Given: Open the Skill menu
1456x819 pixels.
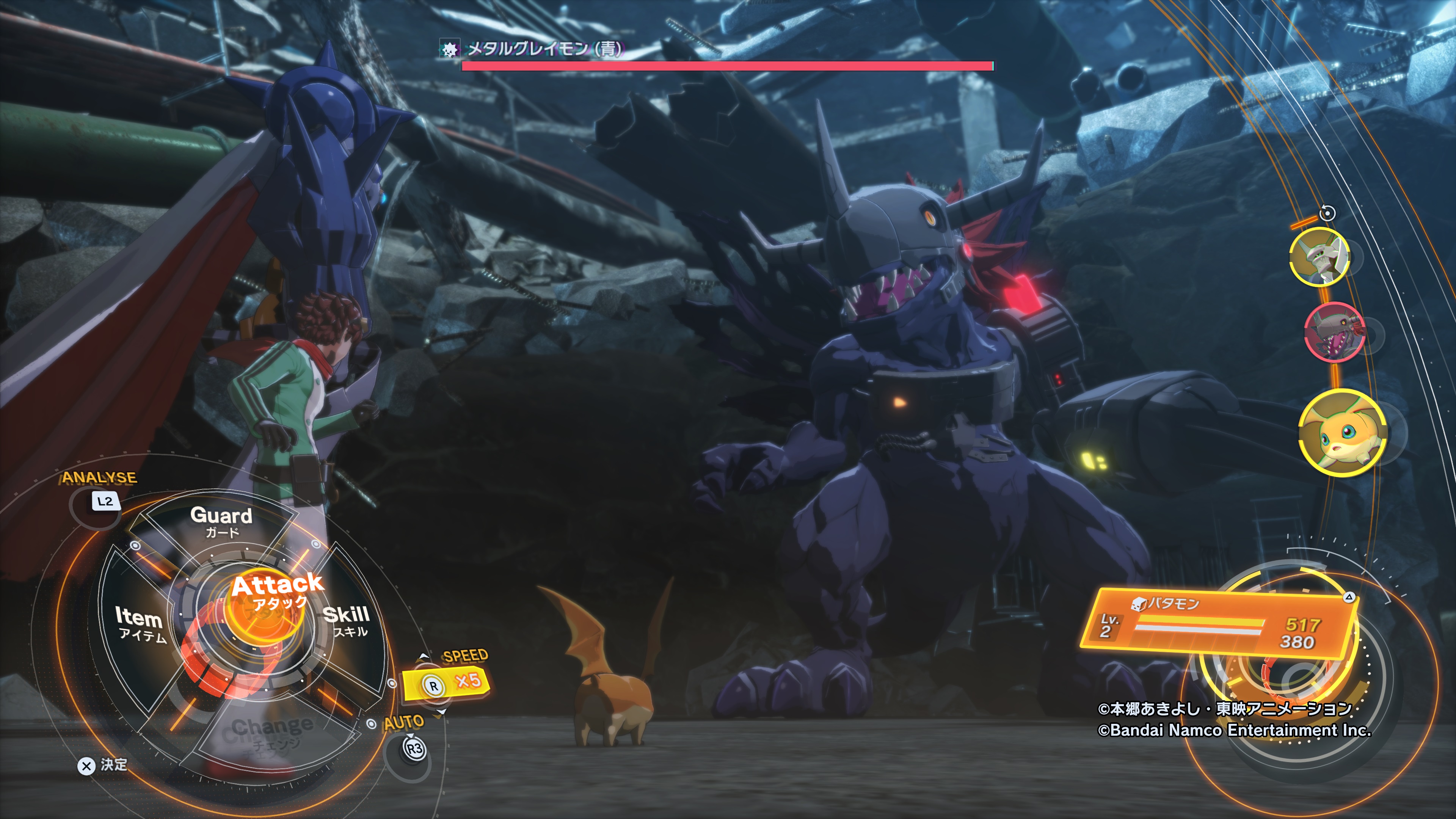Looking at the screenshot, I should (x=347, y=620).
